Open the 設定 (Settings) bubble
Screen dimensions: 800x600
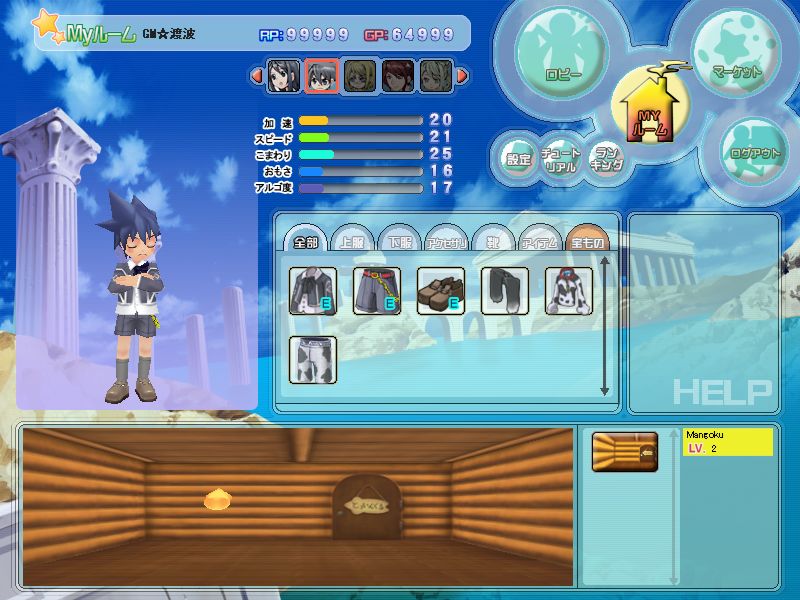click(x=518, y=159)
